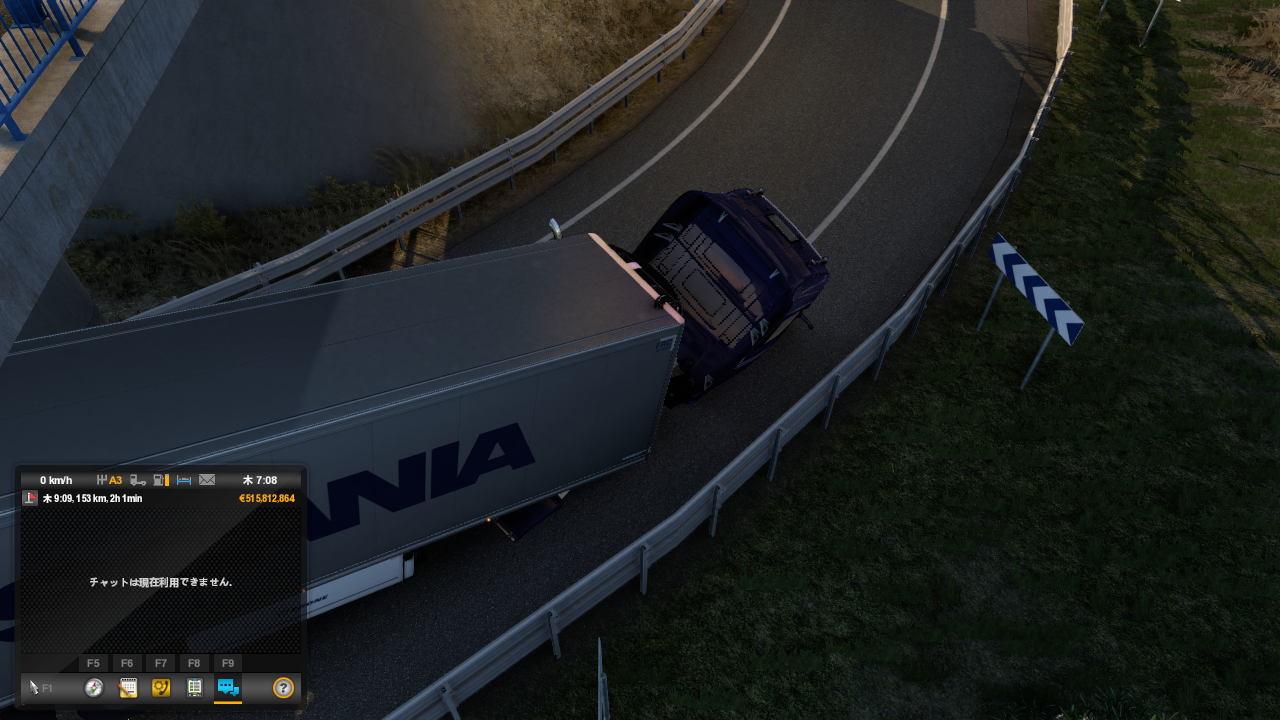Select the blue chat bubbles tab
This screenshot has height=720, width=1280.
coord(228,687)
